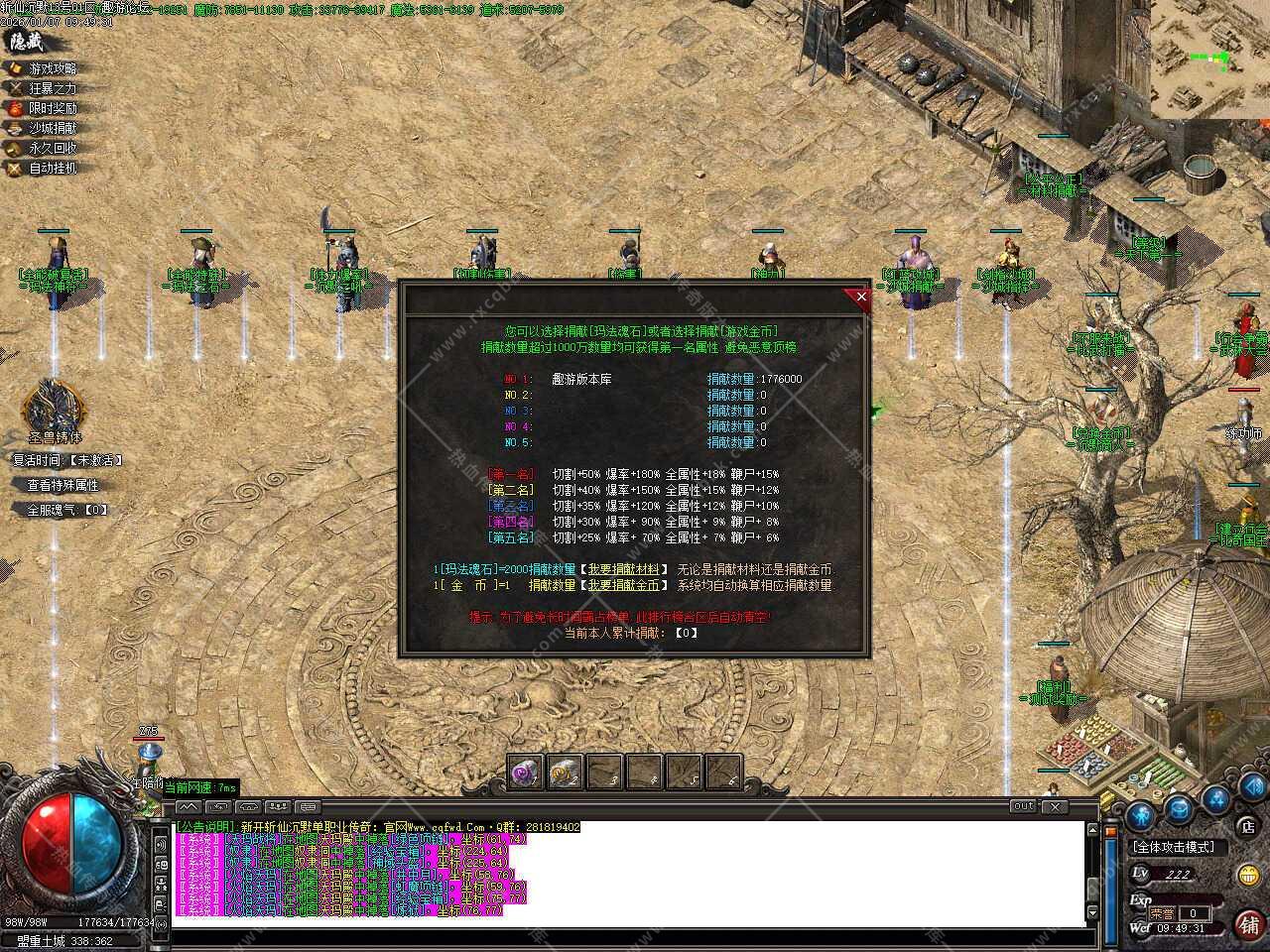This screenshot has width=1270, height=952.
Task: Use the yellow scroll in hotbar slot 2
Action: click(565, 772)
